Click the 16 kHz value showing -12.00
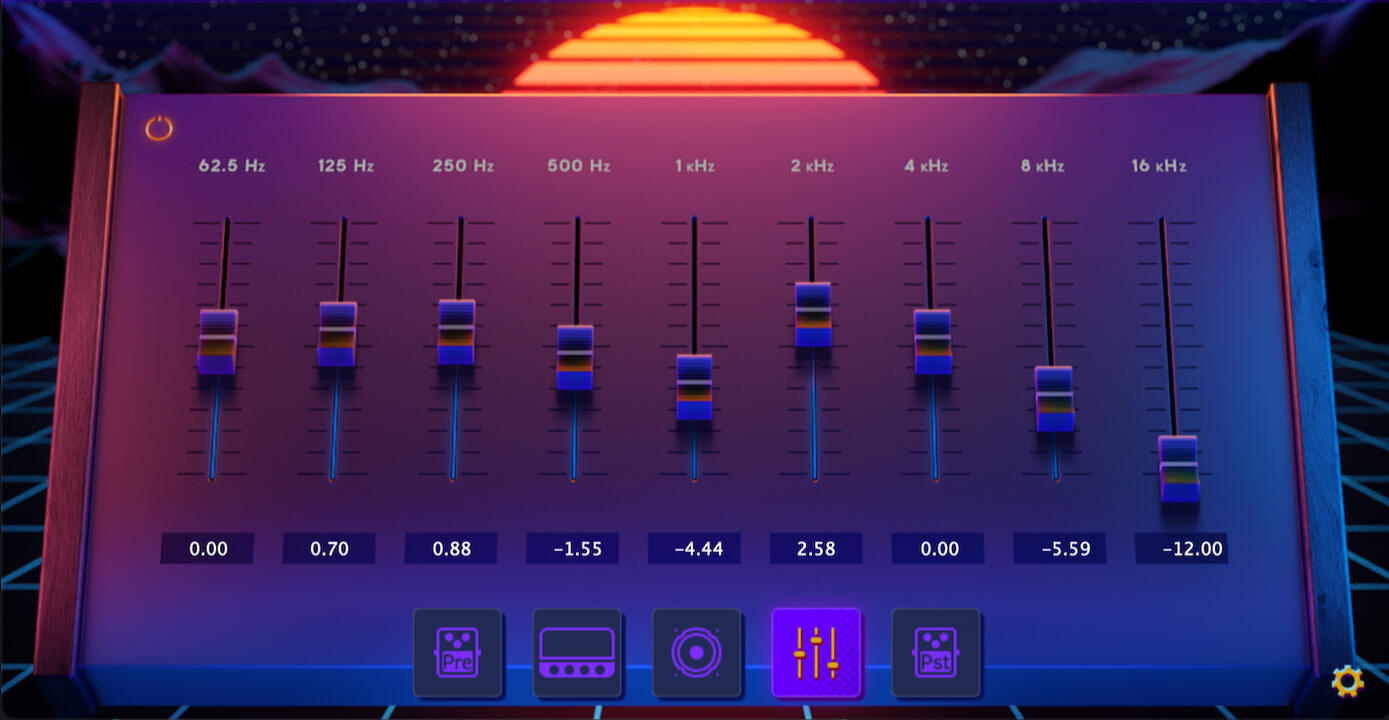This screenshot has height=720, width=1389. [1182, 548]
